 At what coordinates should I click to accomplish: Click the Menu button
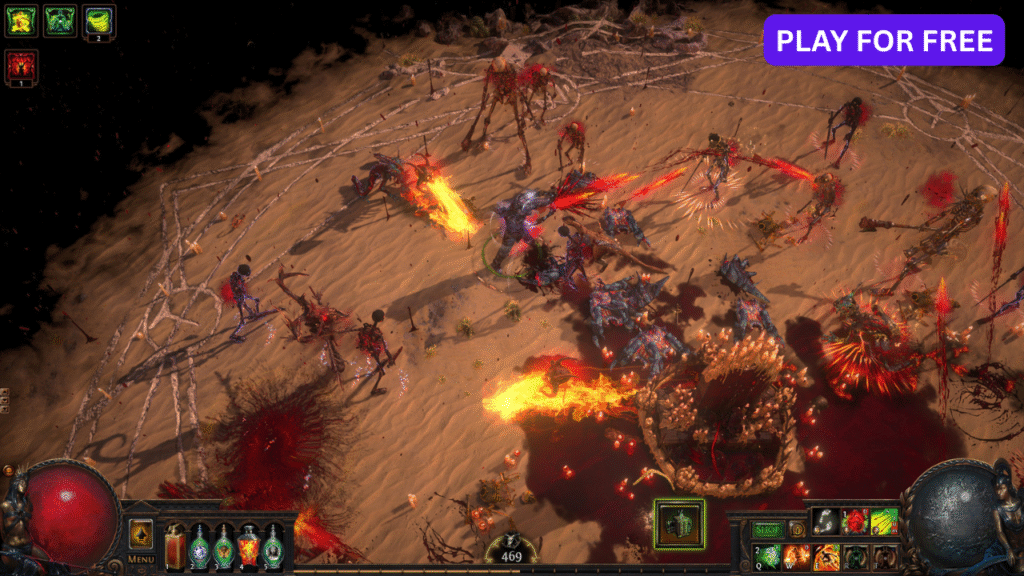tap(141, 558)
